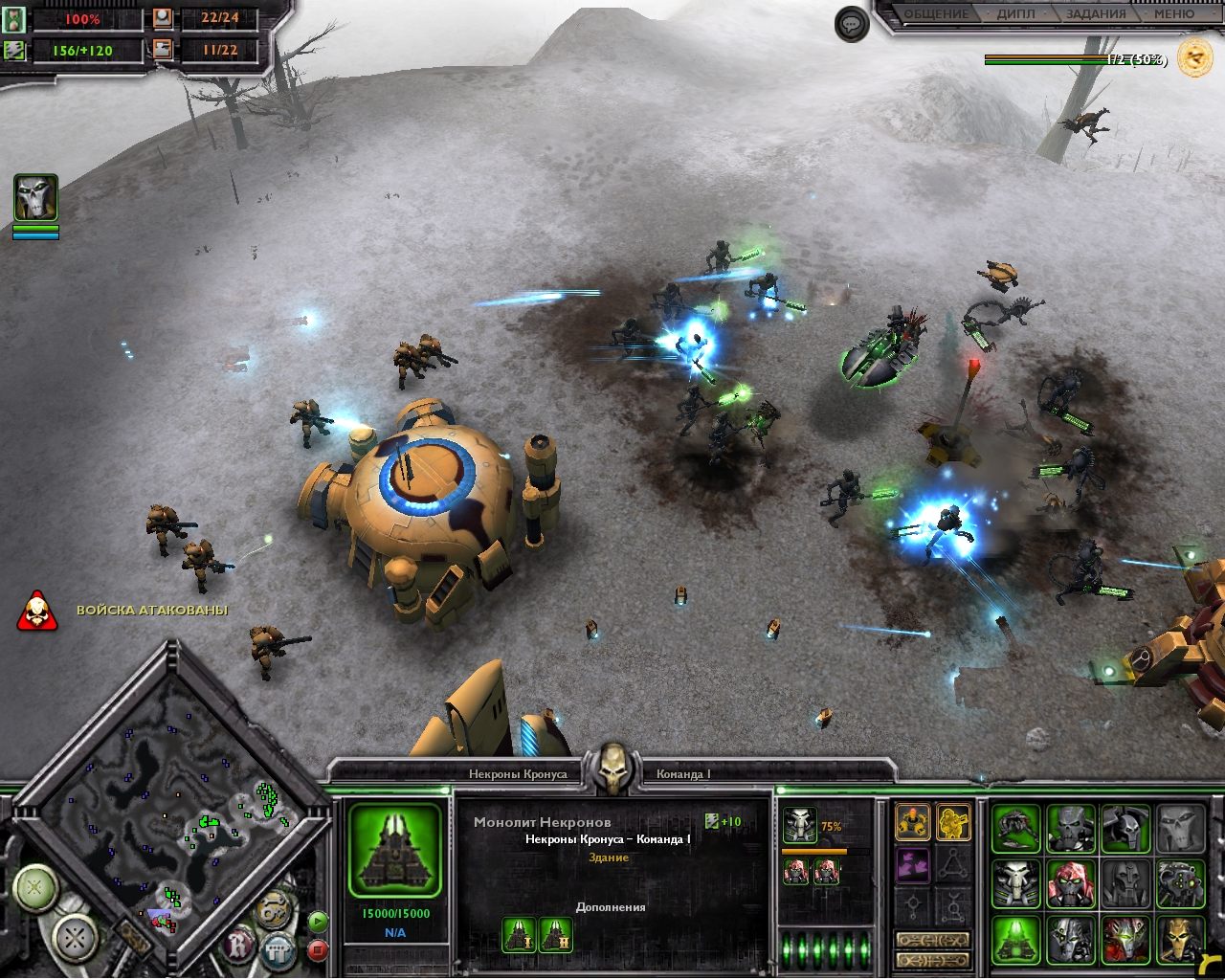Select the Necron Lord hero portrait group
Viewport: 1225px width, 980px height.
(x=35, y=198)
